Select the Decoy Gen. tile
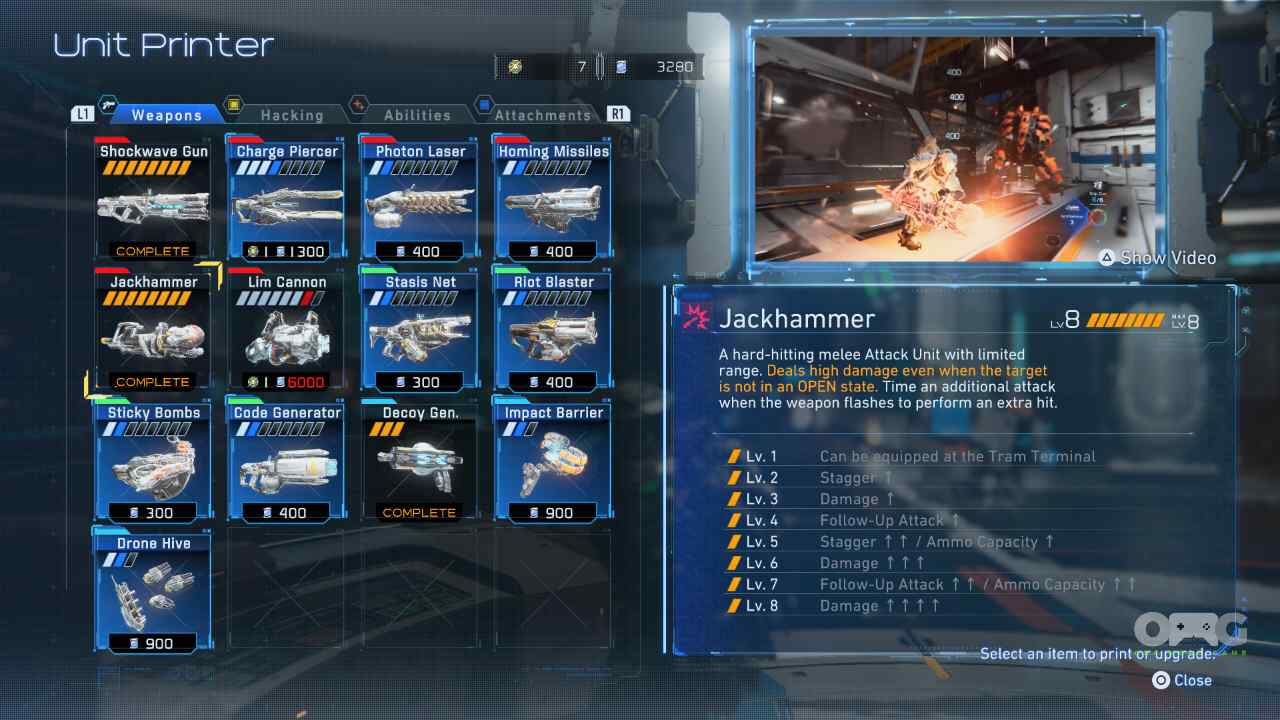This screenshot has width=1280, height=720. coord(420,462)
